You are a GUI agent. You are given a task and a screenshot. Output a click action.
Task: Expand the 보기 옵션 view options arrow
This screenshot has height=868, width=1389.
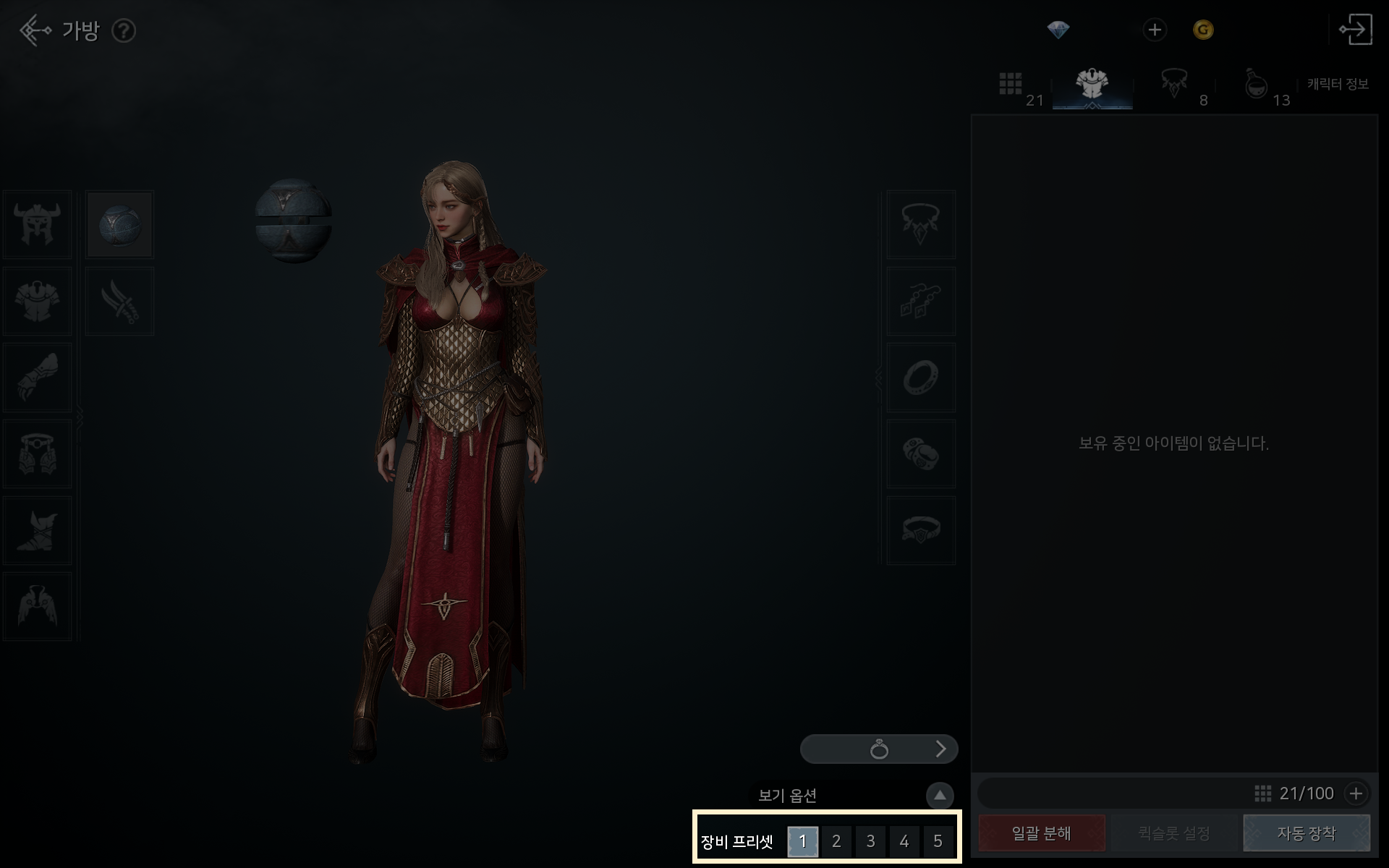coord(940,796)
